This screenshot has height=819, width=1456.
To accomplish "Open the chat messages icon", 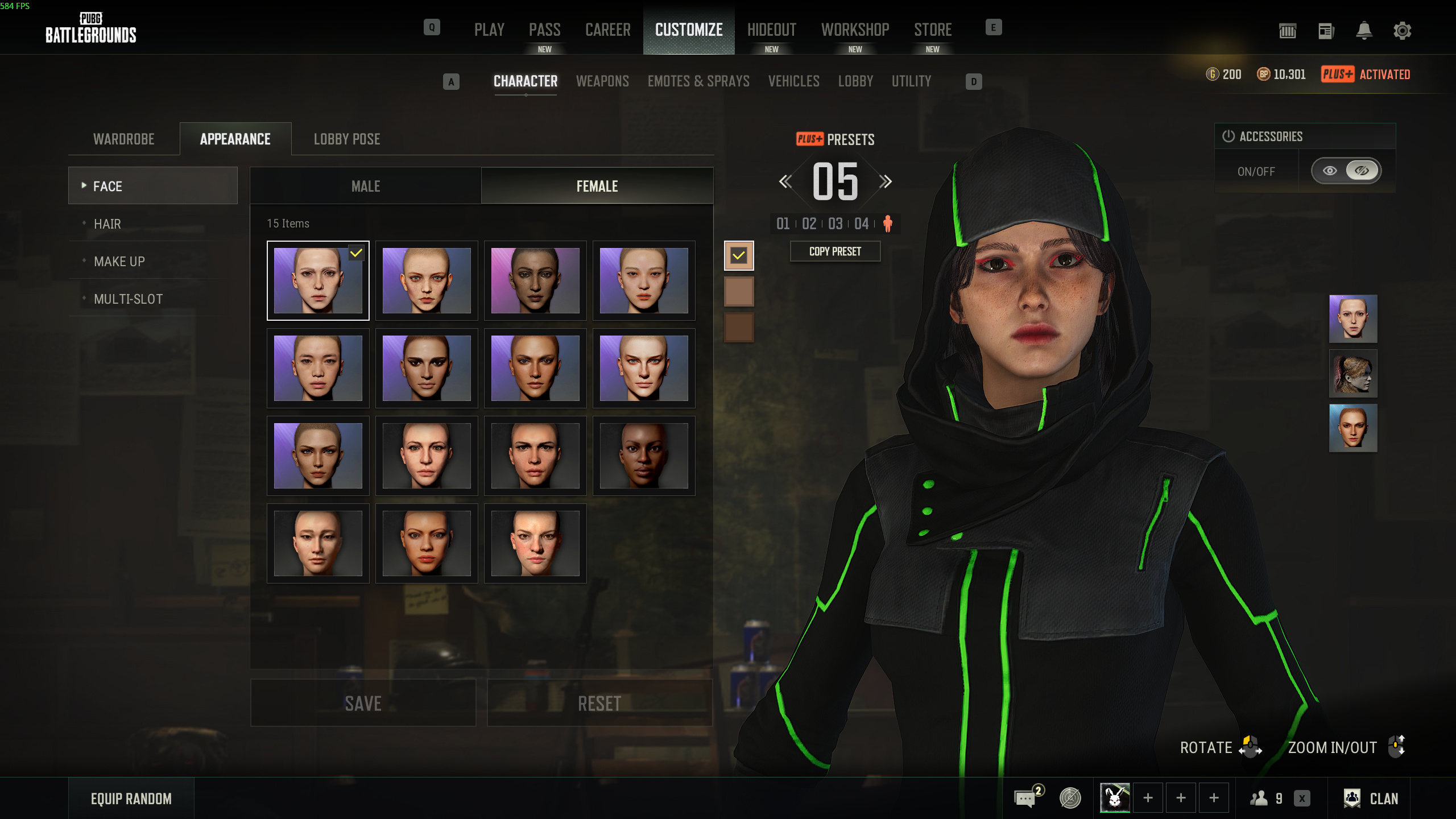I will click(x=1025, y=799).
